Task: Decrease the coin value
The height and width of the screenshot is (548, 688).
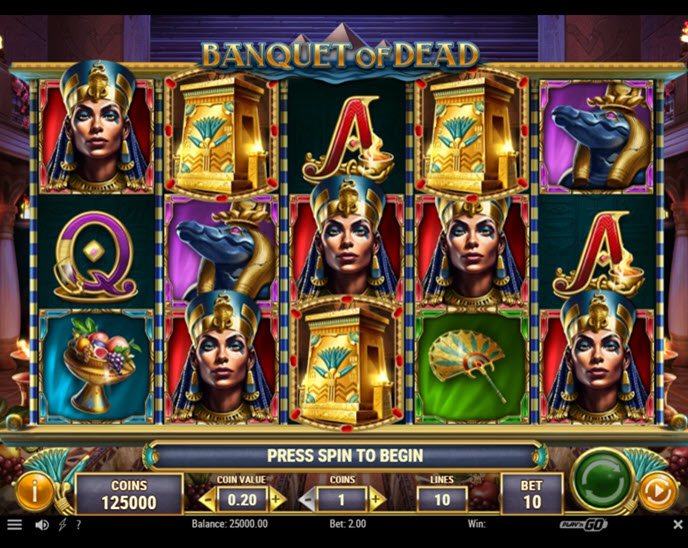Action: [208, 499]
